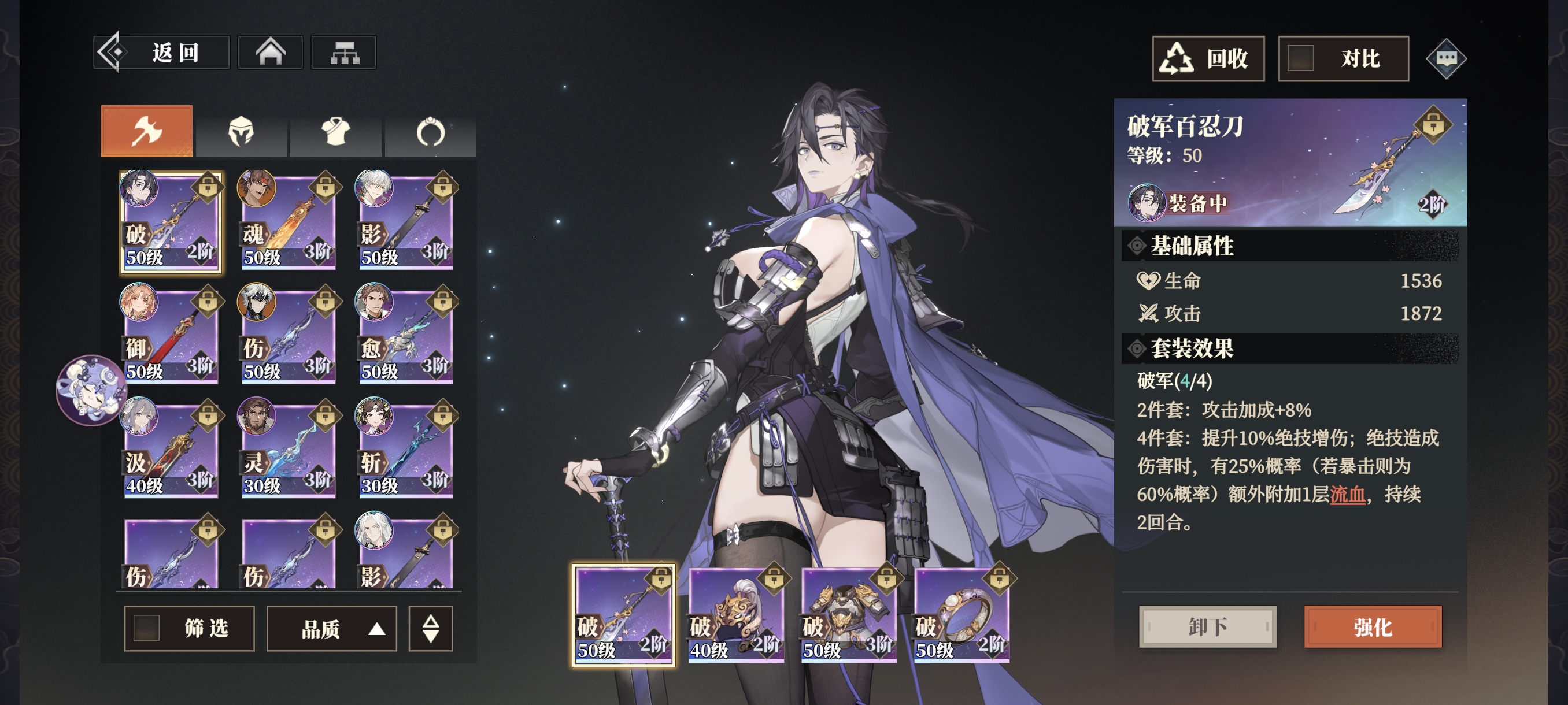The height and width of the screenshot is (705, 1568).
Task: Switch to the armor equipment tab
Action: (336, 131)
